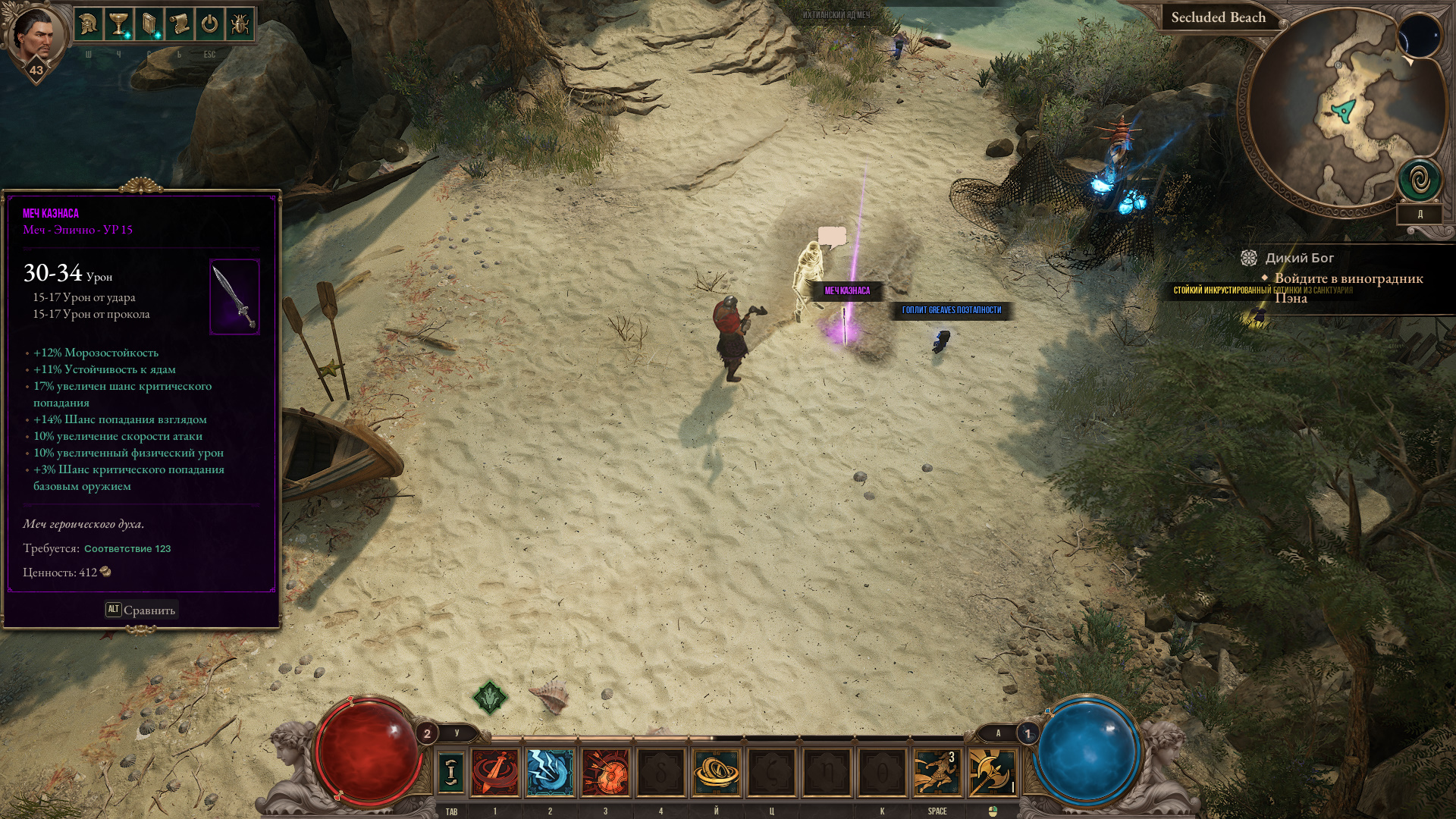The width and height of the screenshot is (1456, 819).
Task: Open the book codex menu
Action: pyautogui.click(x=149, y=24)
